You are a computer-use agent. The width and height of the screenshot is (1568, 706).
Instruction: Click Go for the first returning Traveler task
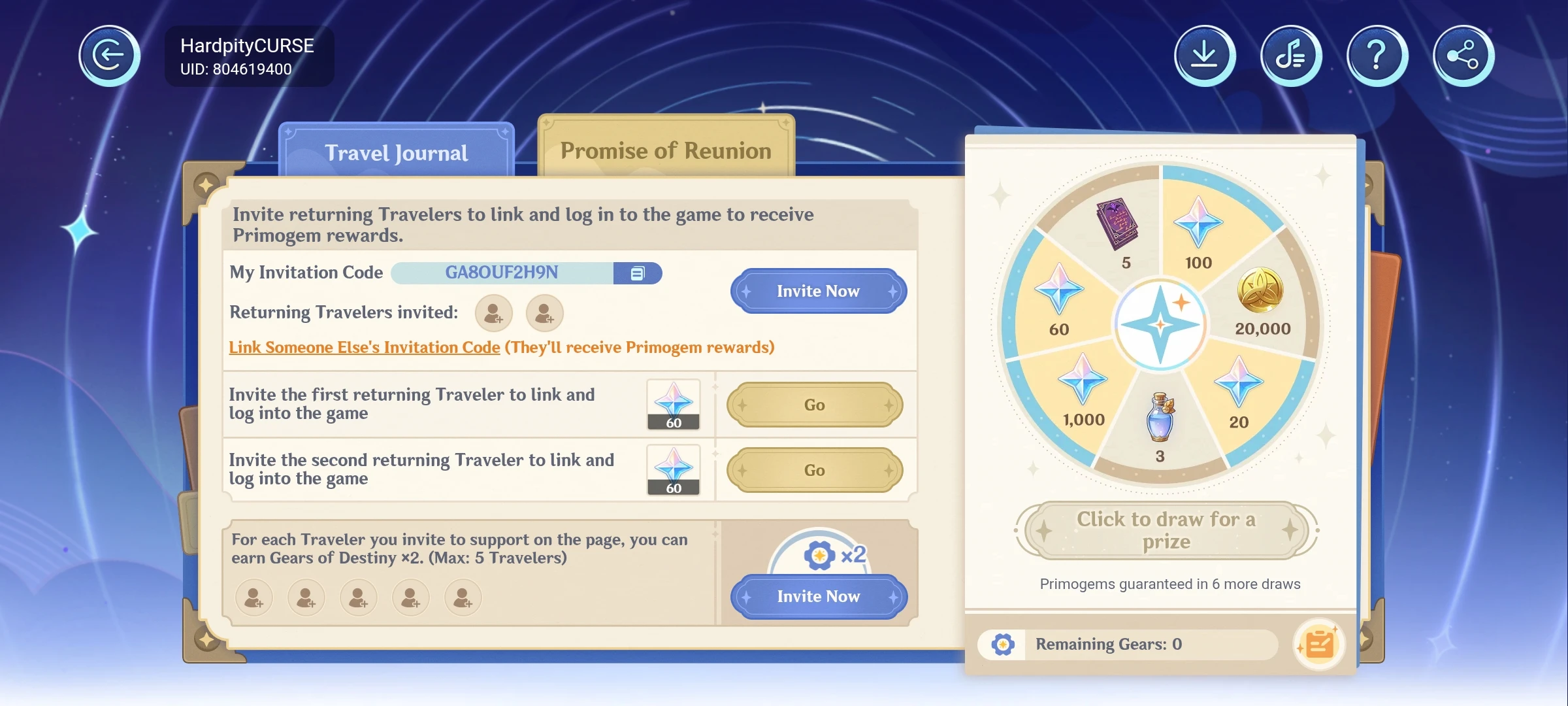tap(814, 405)
